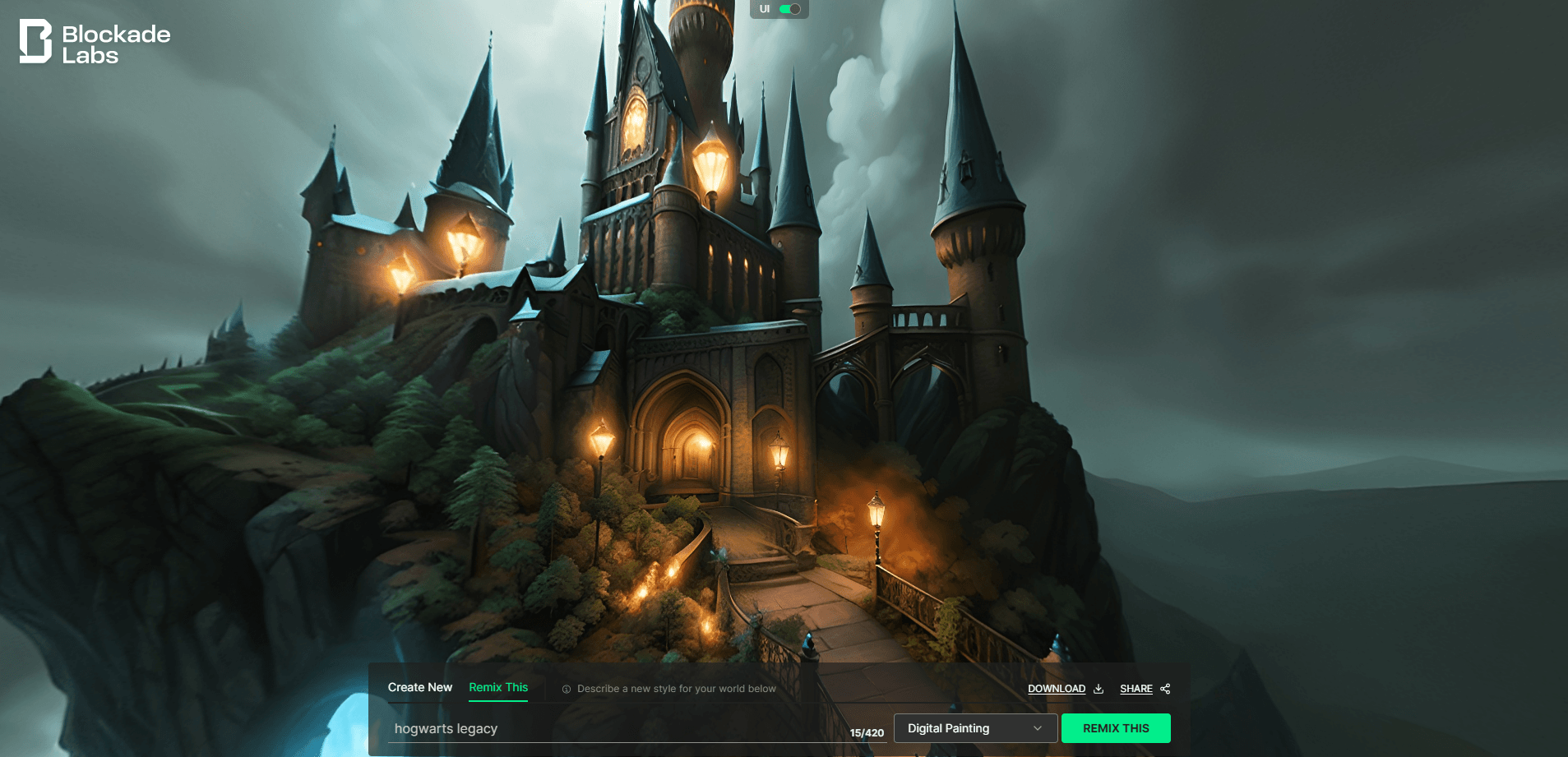Open the Blockade Labs logo link
The image size is (1568, 757).
95,43
